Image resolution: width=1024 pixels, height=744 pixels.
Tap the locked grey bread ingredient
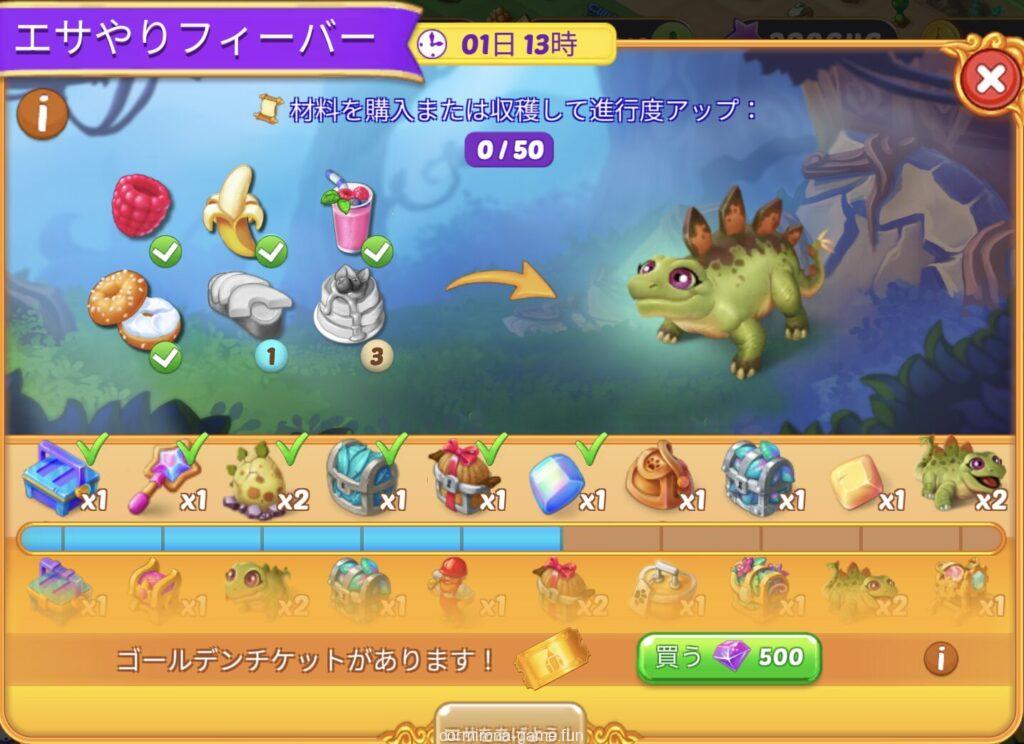pyautogui.click(x=247, y=304)
